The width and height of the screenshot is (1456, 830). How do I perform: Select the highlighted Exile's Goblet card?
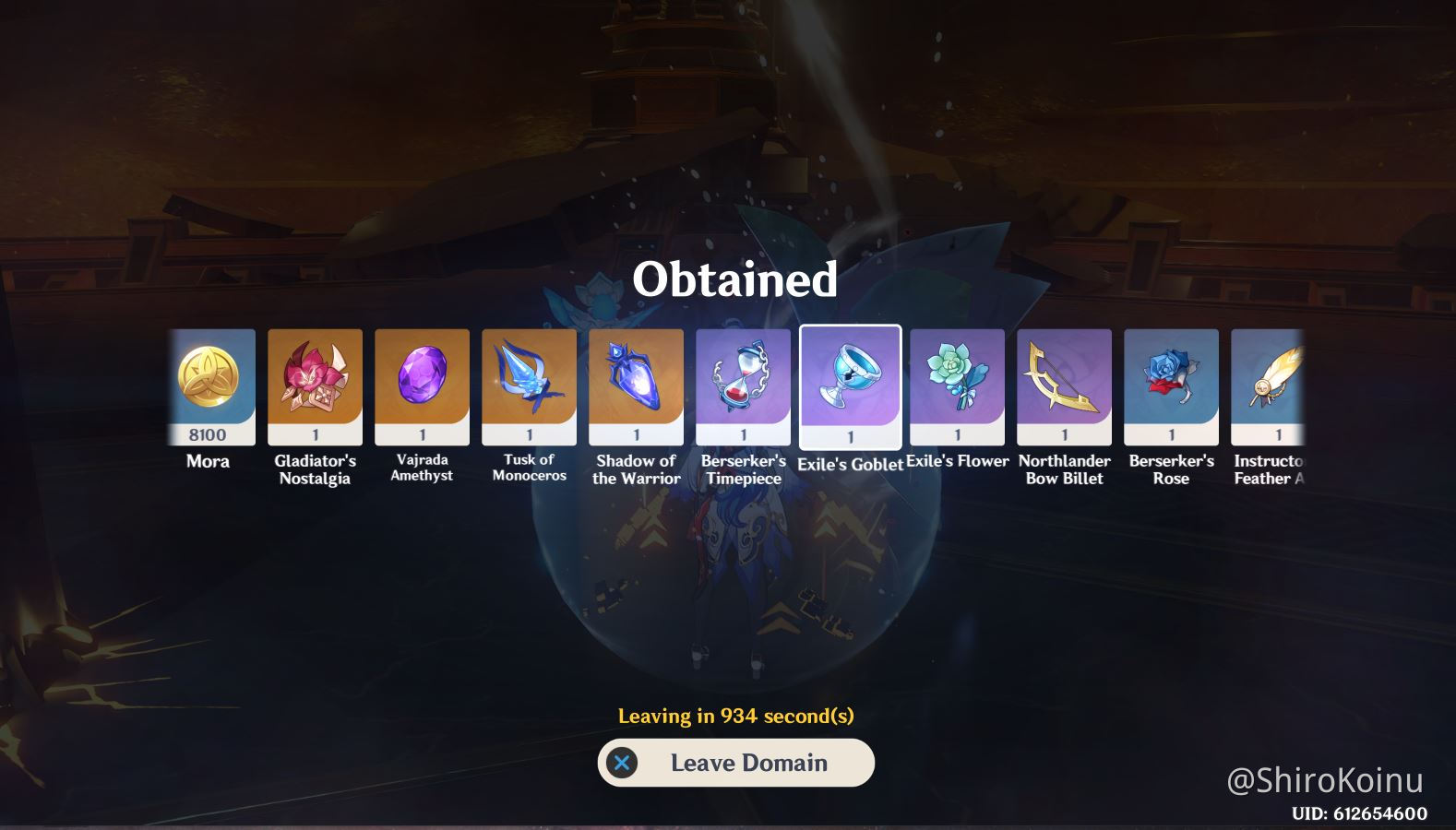850,385
